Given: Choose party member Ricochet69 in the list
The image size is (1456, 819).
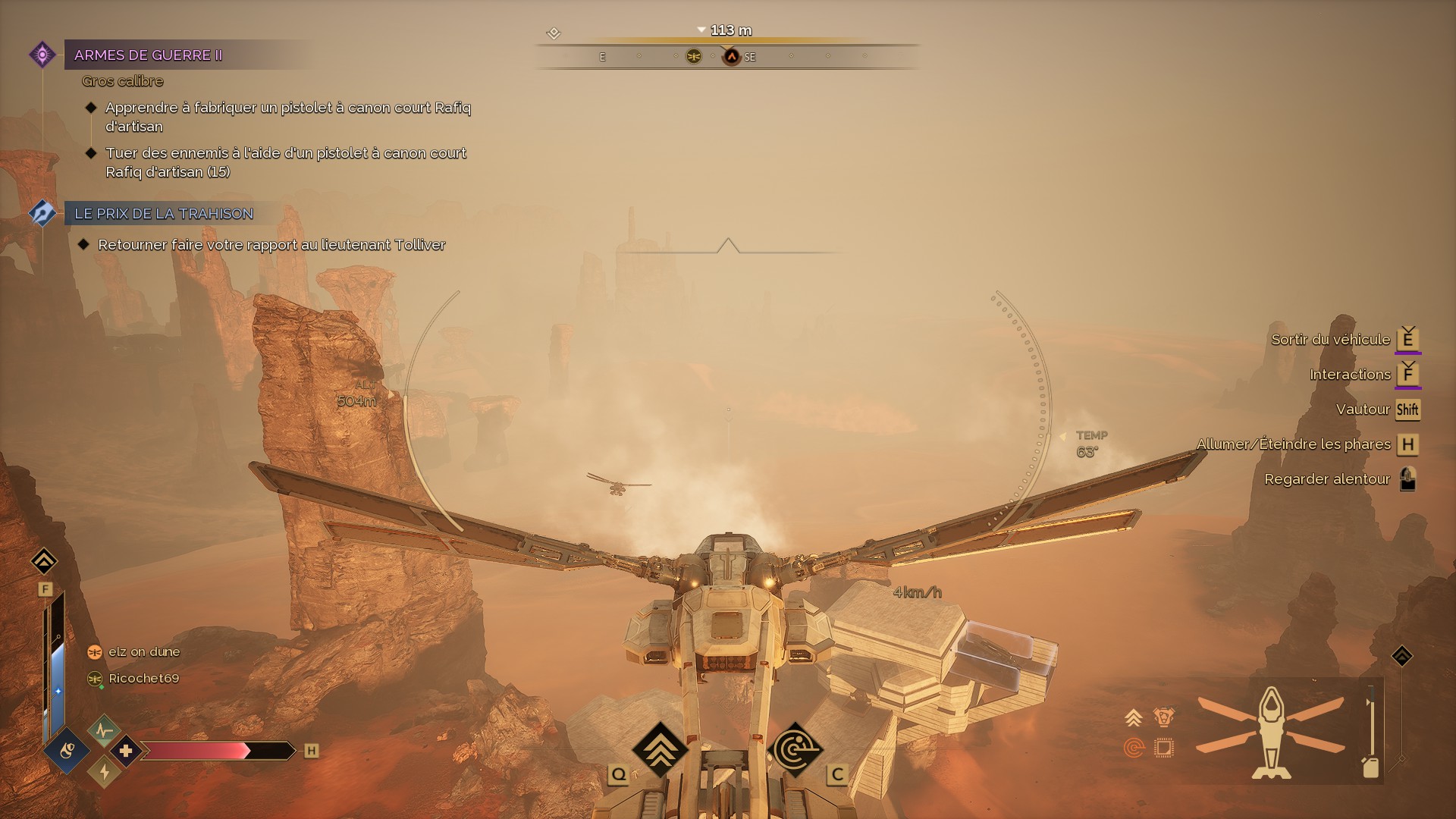Looking at the screenshot, I should pyautogui.click(x=143, y=679).
